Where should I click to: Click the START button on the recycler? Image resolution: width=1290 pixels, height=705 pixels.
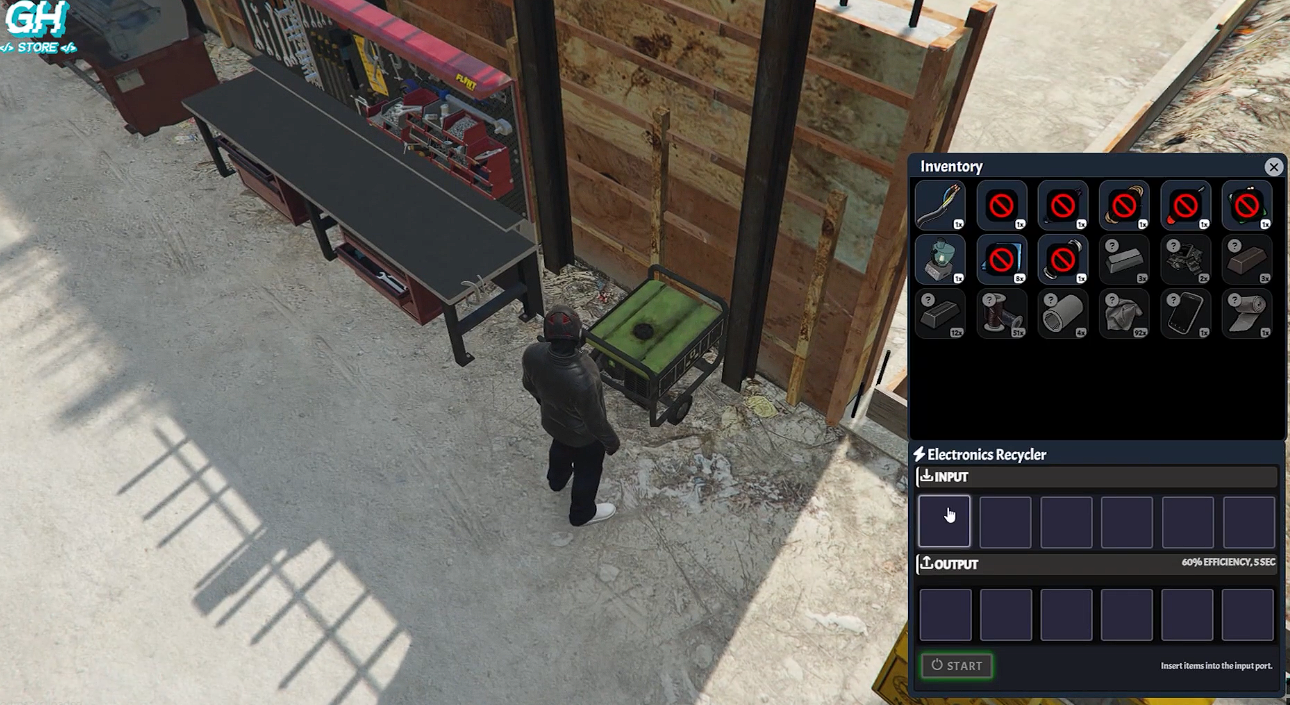pyautogui.click(x=956, y=666)
